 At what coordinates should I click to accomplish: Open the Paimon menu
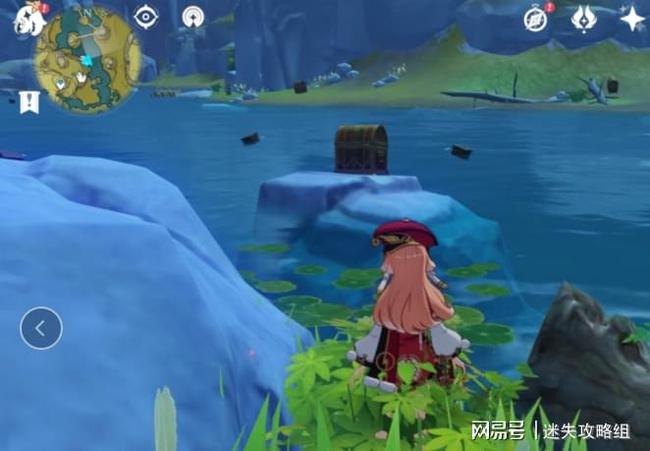[x=24, y=18]
